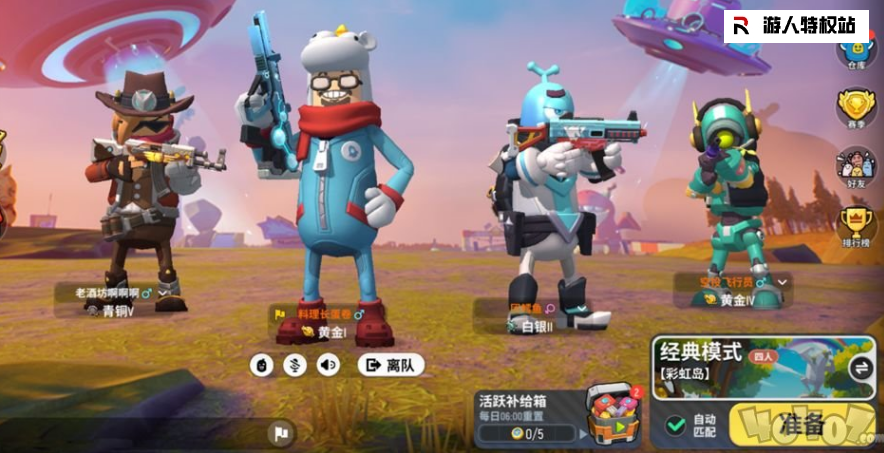Leave the team with 离队 button
The width and height of the screenshot is (884, 453).
(x=391, y=365)
